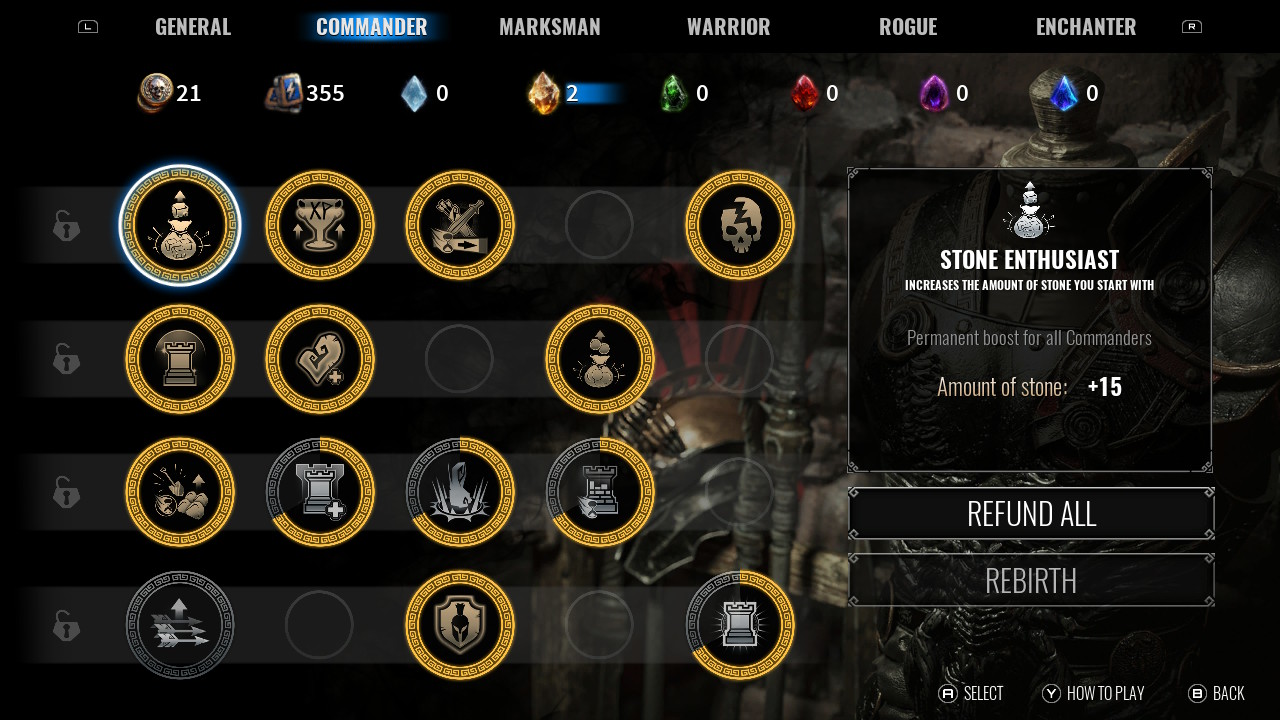Select the heart with plus upgrade
The height and width of the screenshot is (720, 1280).
320,359
